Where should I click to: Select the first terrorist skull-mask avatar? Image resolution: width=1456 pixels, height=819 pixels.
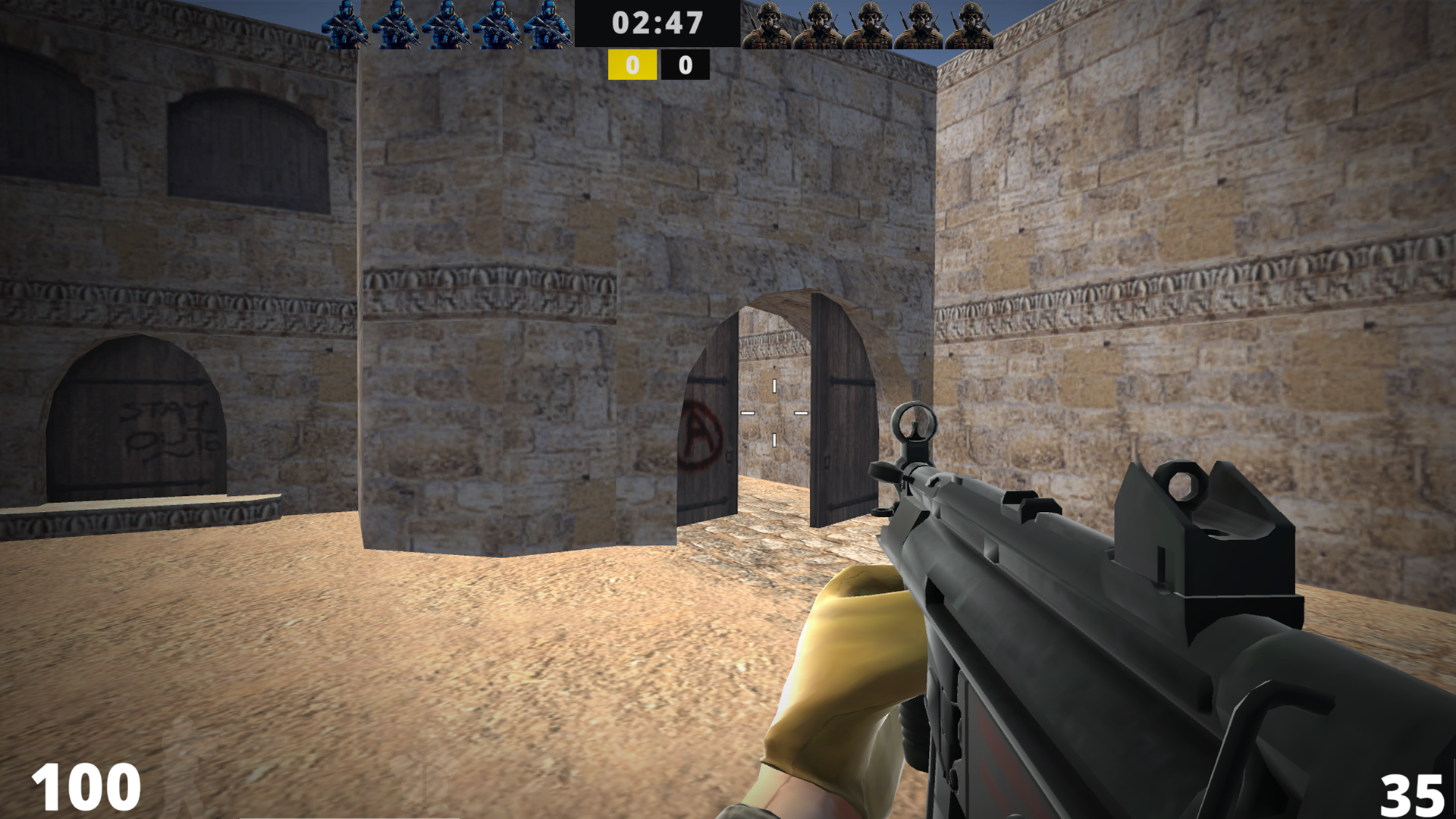pos(770,24)
